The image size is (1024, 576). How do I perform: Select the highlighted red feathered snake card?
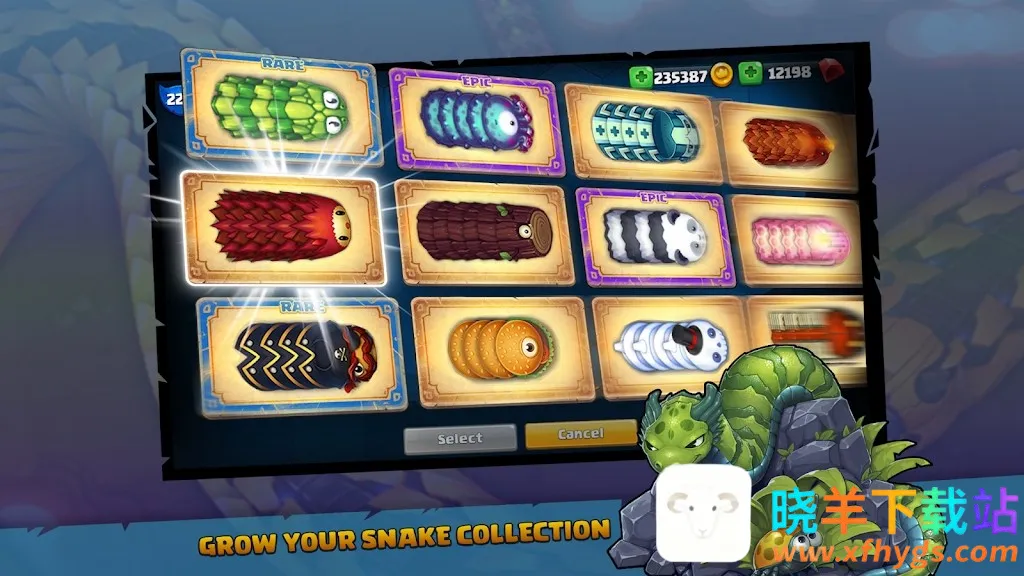(x=282, y=227)
